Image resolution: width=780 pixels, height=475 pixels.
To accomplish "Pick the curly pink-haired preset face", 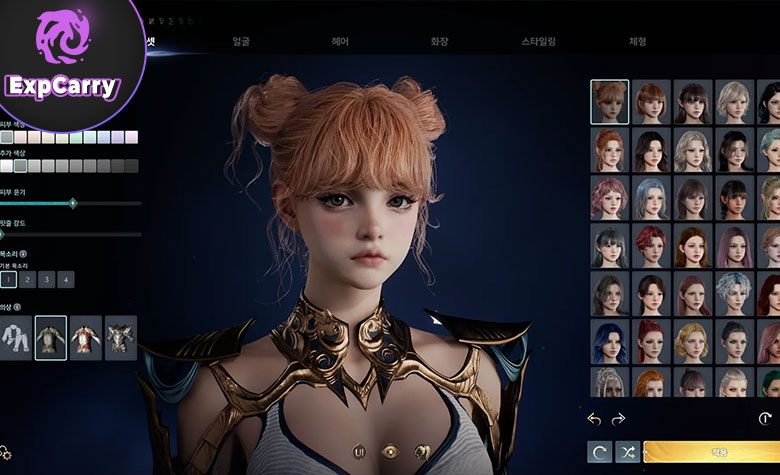I will pos(610,197).
